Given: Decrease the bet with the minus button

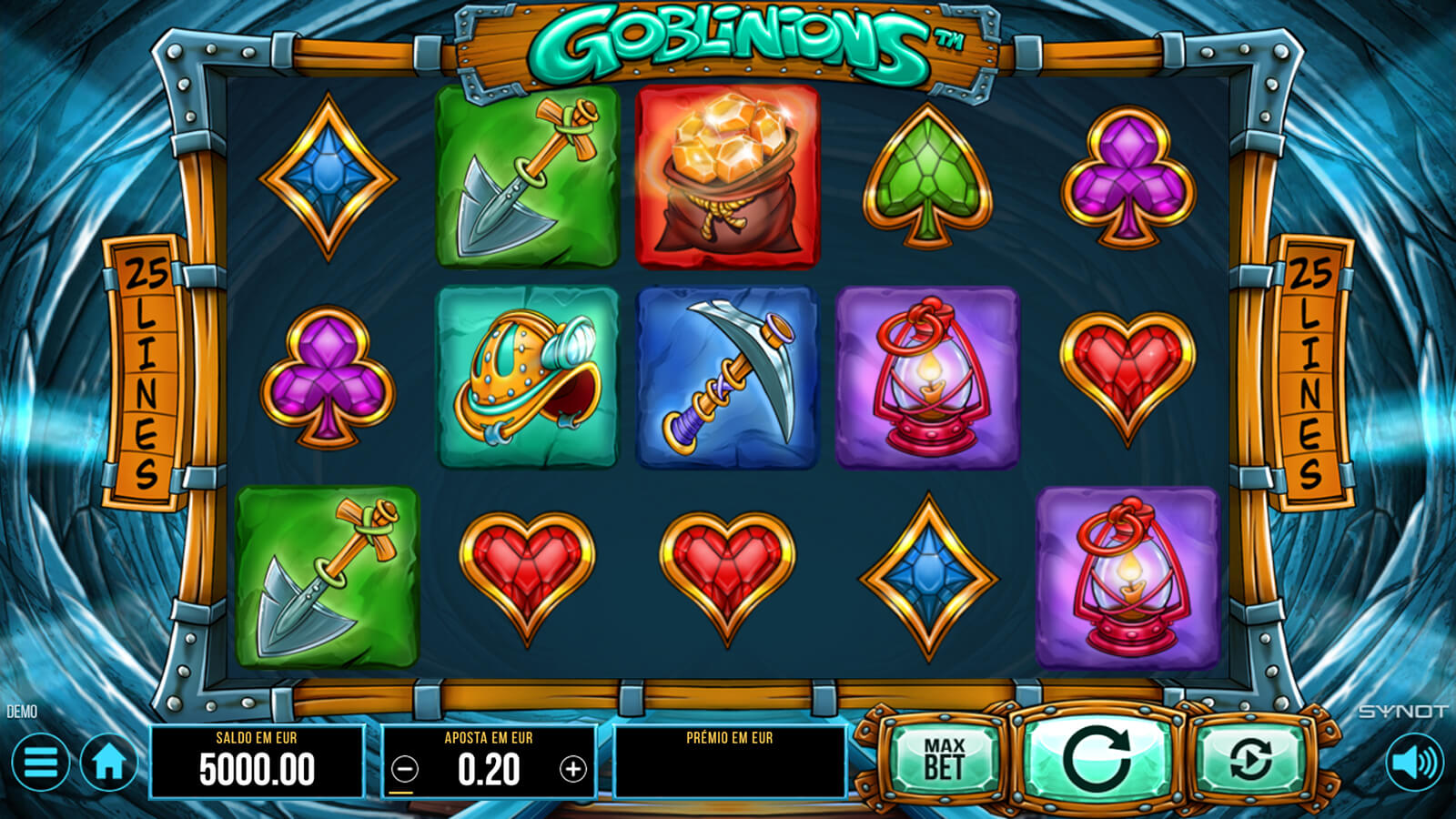Looking at the screenshot, I should coord(405,770).
